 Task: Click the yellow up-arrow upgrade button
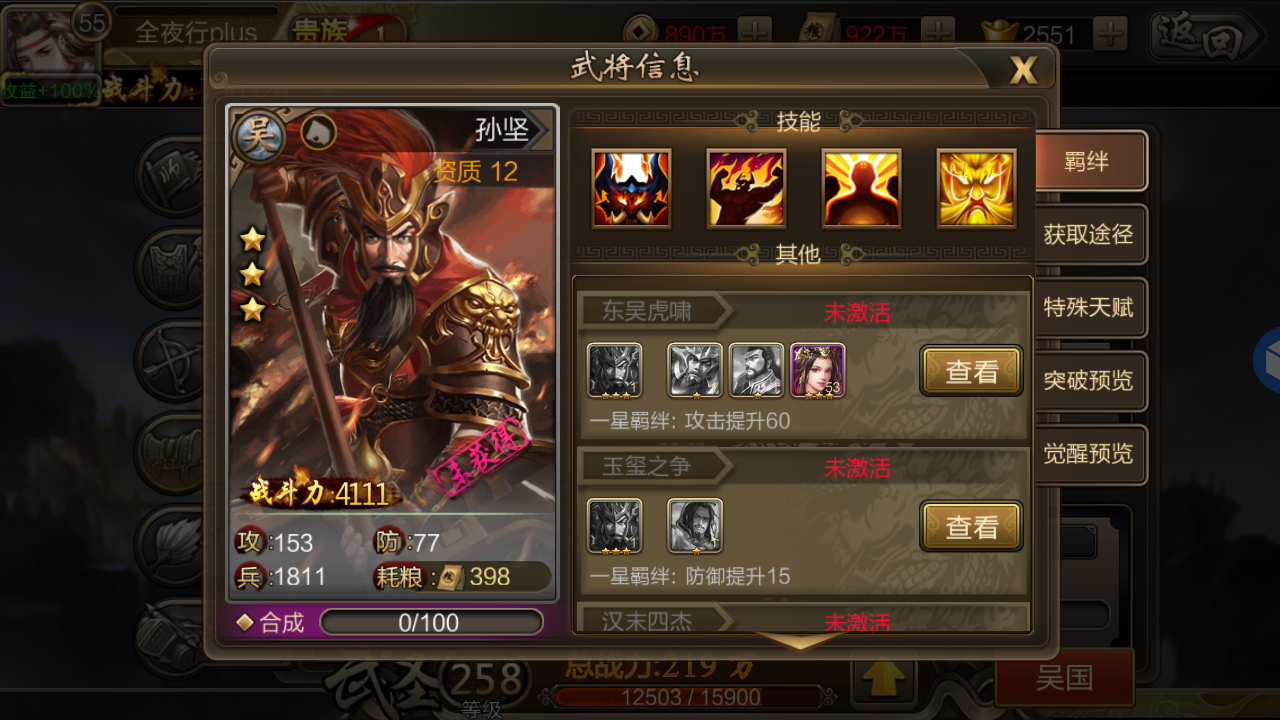tap(882, 679)
